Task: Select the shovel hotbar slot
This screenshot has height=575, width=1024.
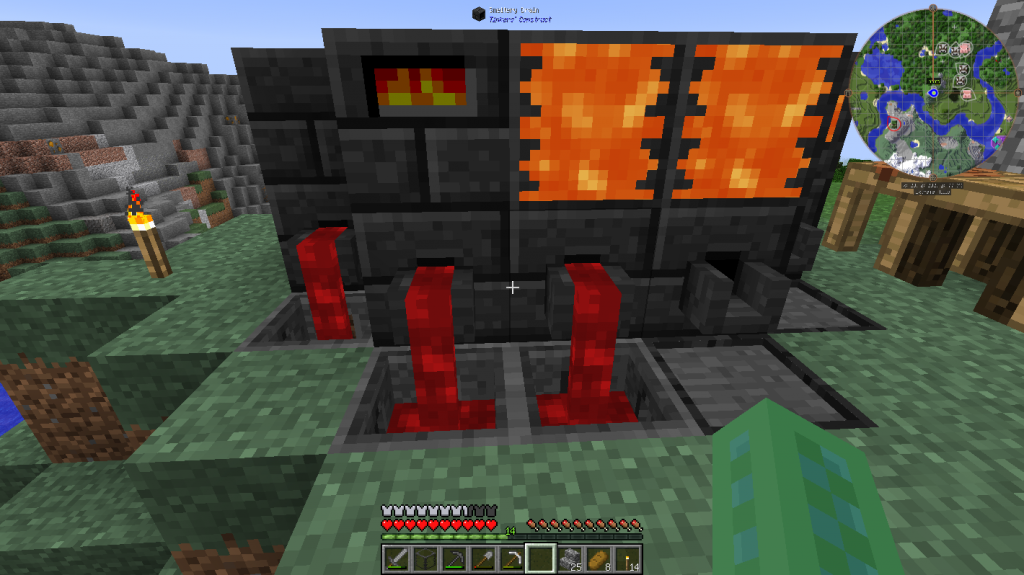Action: tap(483, 556)
